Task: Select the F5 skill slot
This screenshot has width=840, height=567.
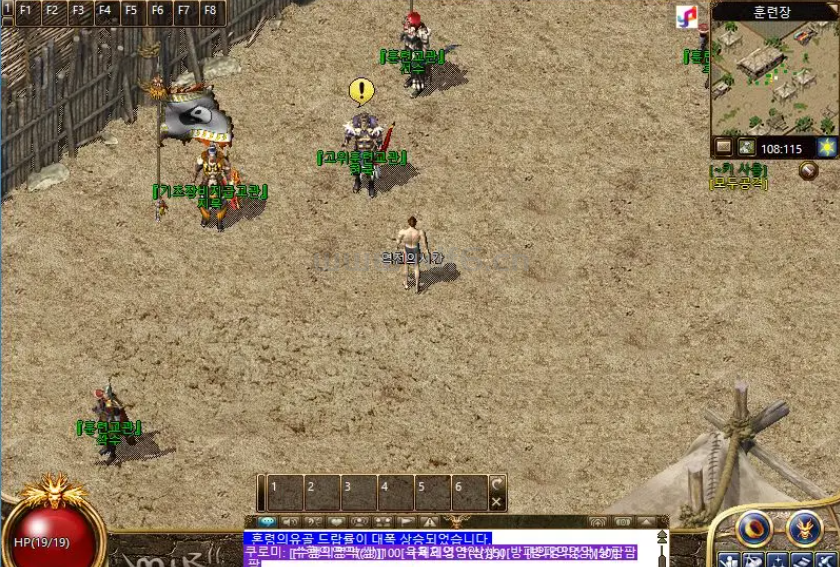Action: [131, 11]
